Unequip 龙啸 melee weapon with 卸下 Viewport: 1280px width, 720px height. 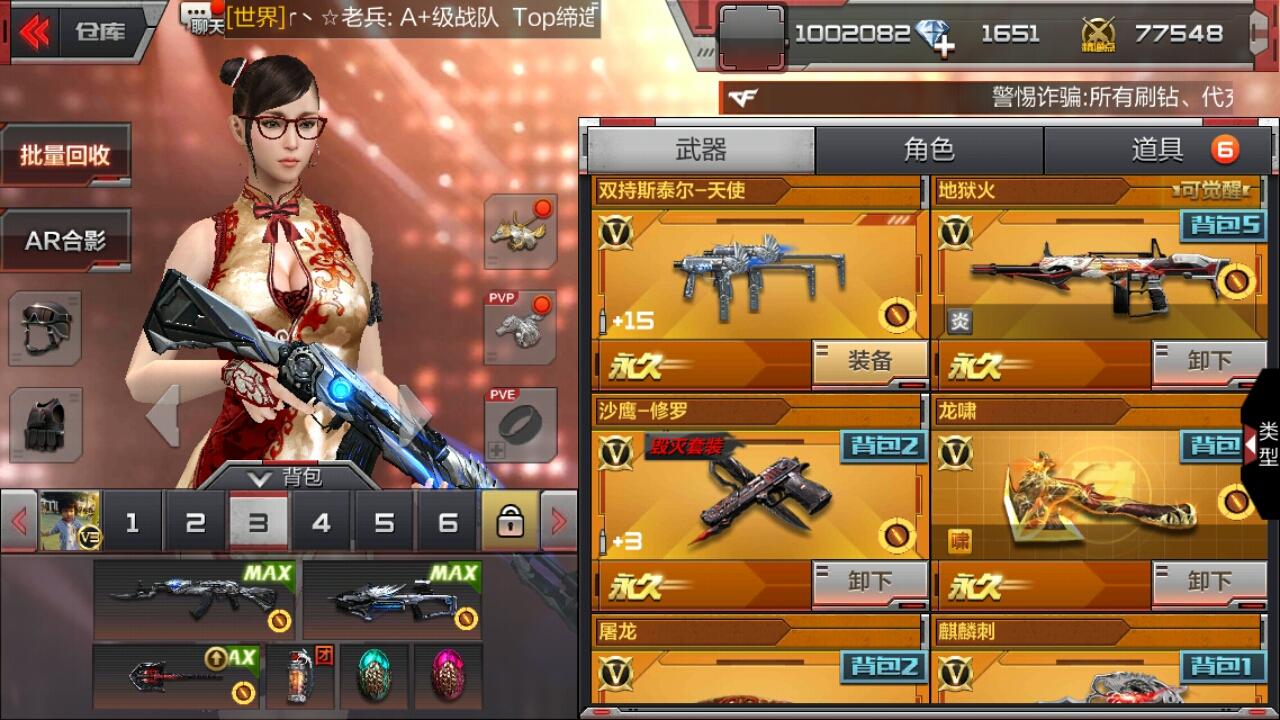(x=1208, y=582)
